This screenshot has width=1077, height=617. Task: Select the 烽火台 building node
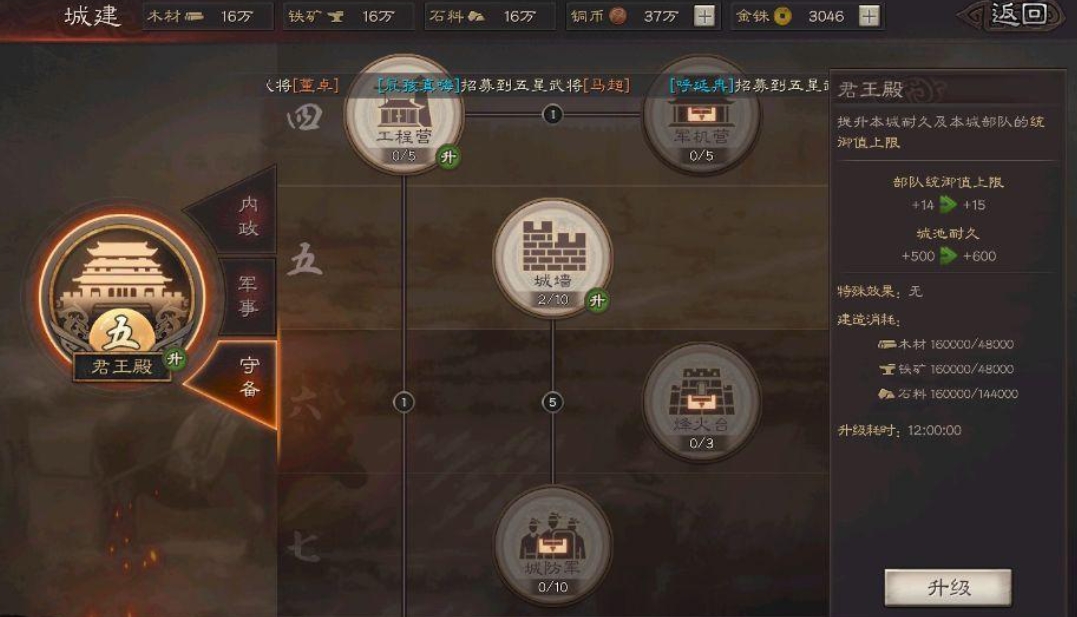[701, 400]
